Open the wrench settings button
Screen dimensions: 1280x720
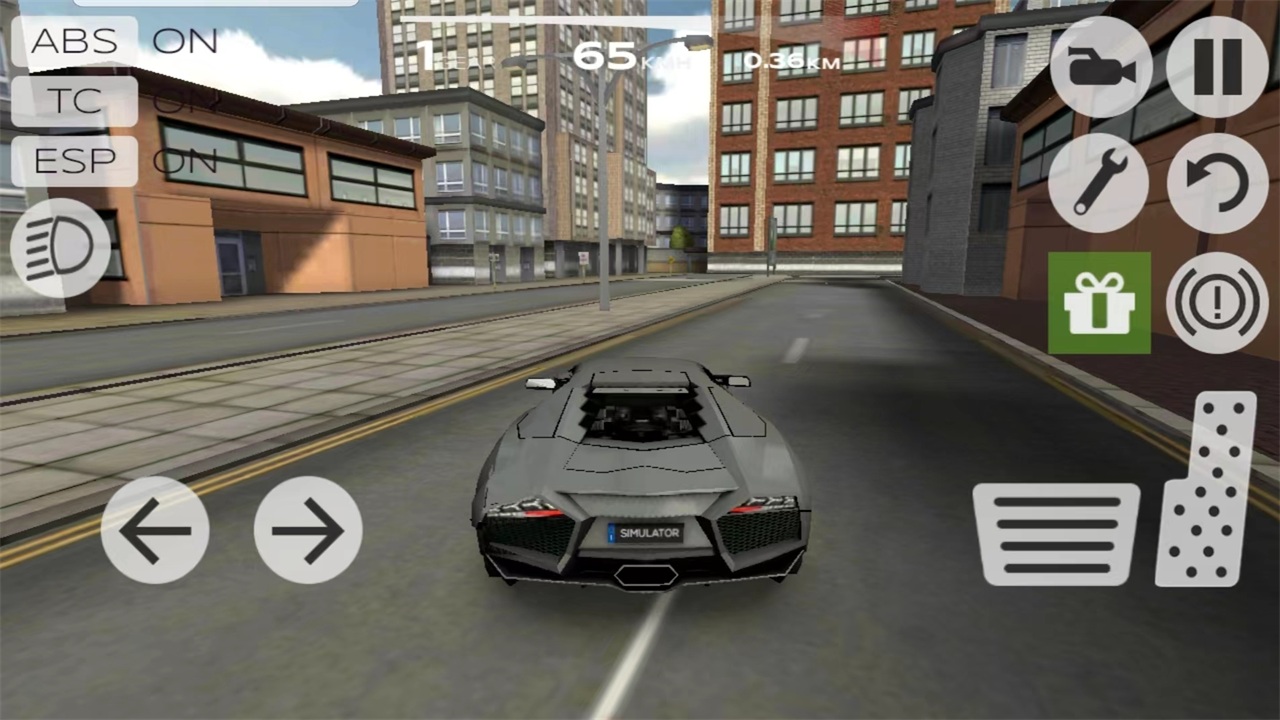[1099, 183]
